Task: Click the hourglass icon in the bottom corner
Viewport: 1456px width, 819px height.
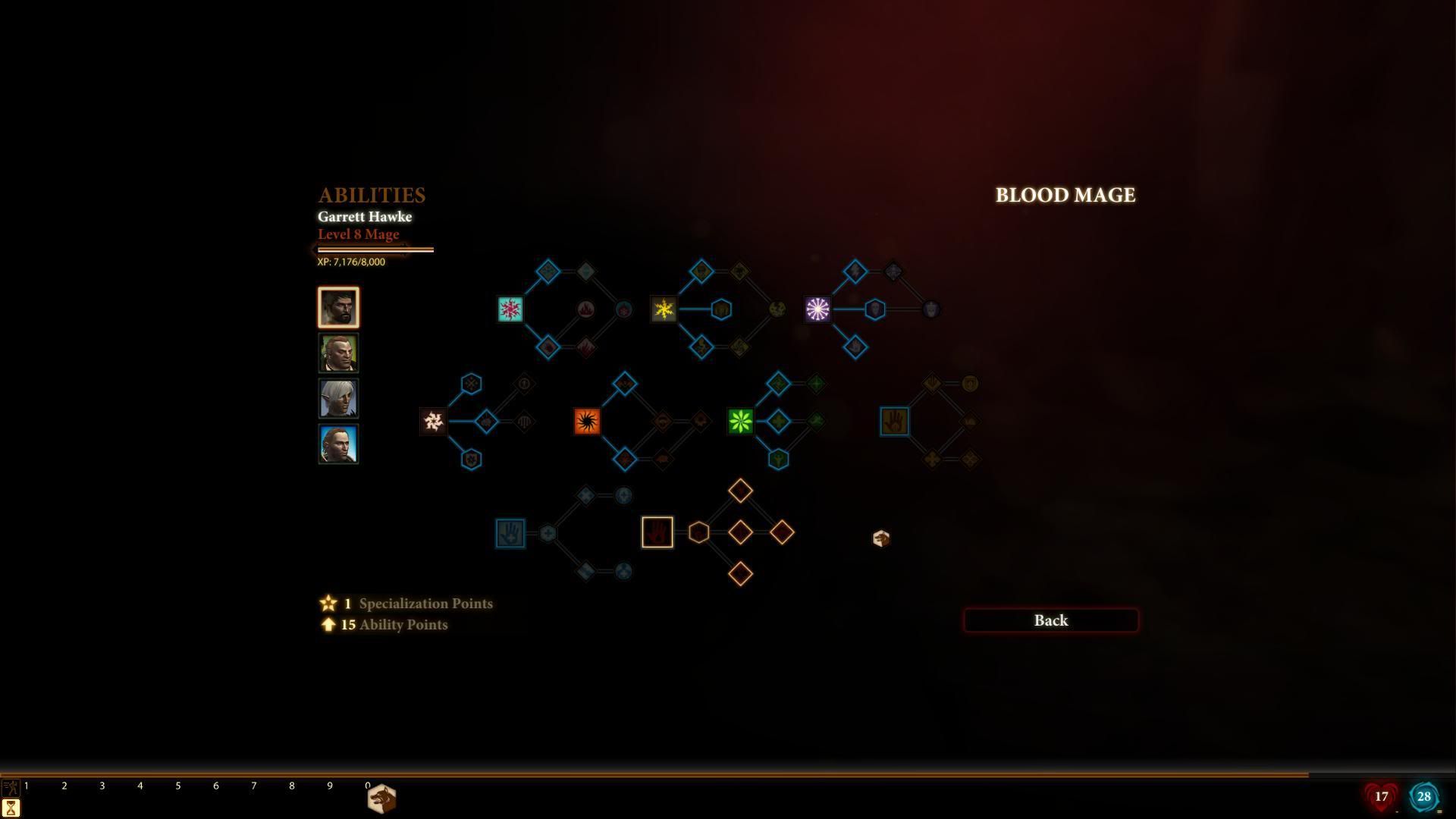Action: [11, 808]
